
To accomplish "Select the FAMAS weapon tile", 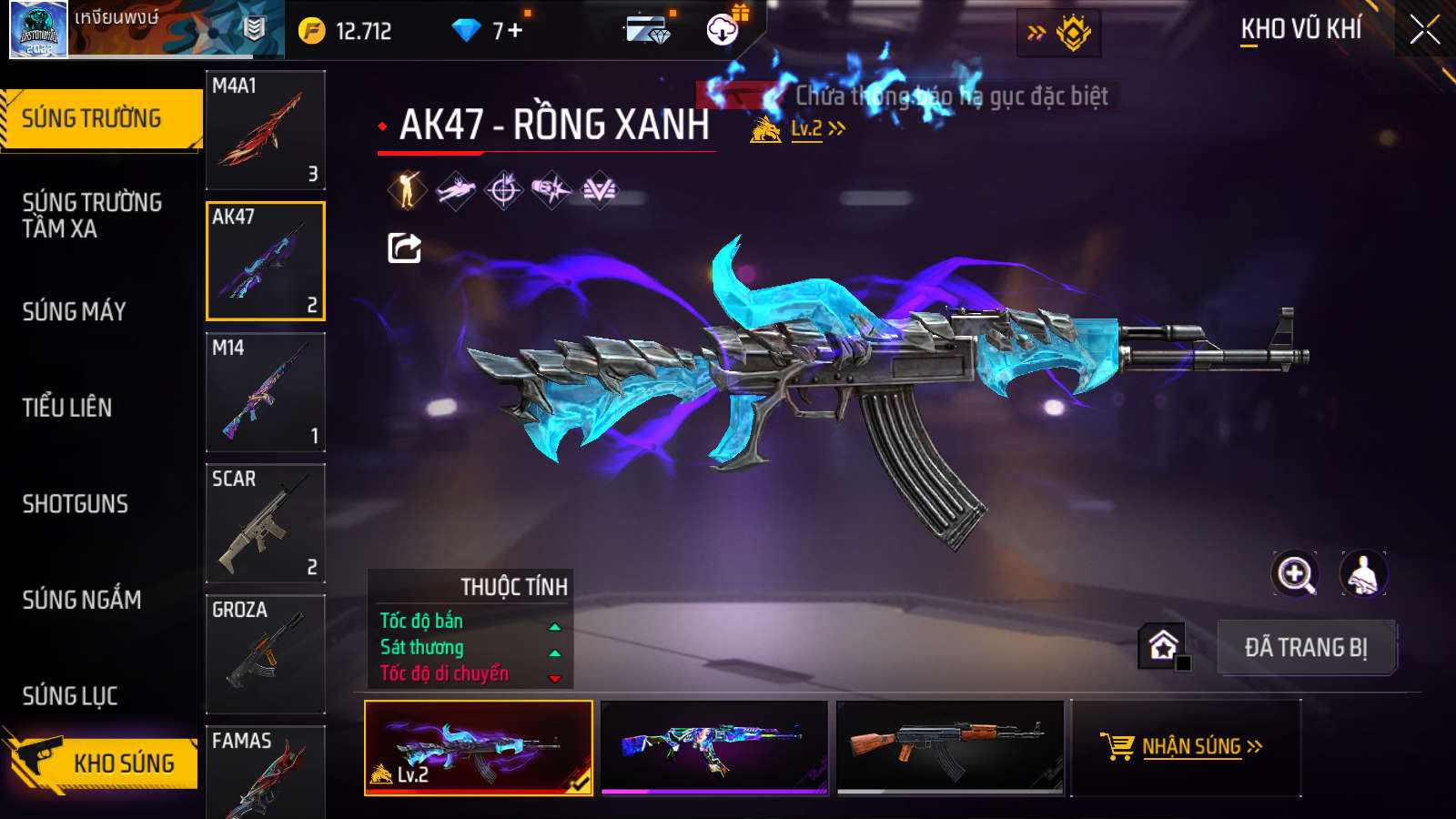I will click(265, 772).
